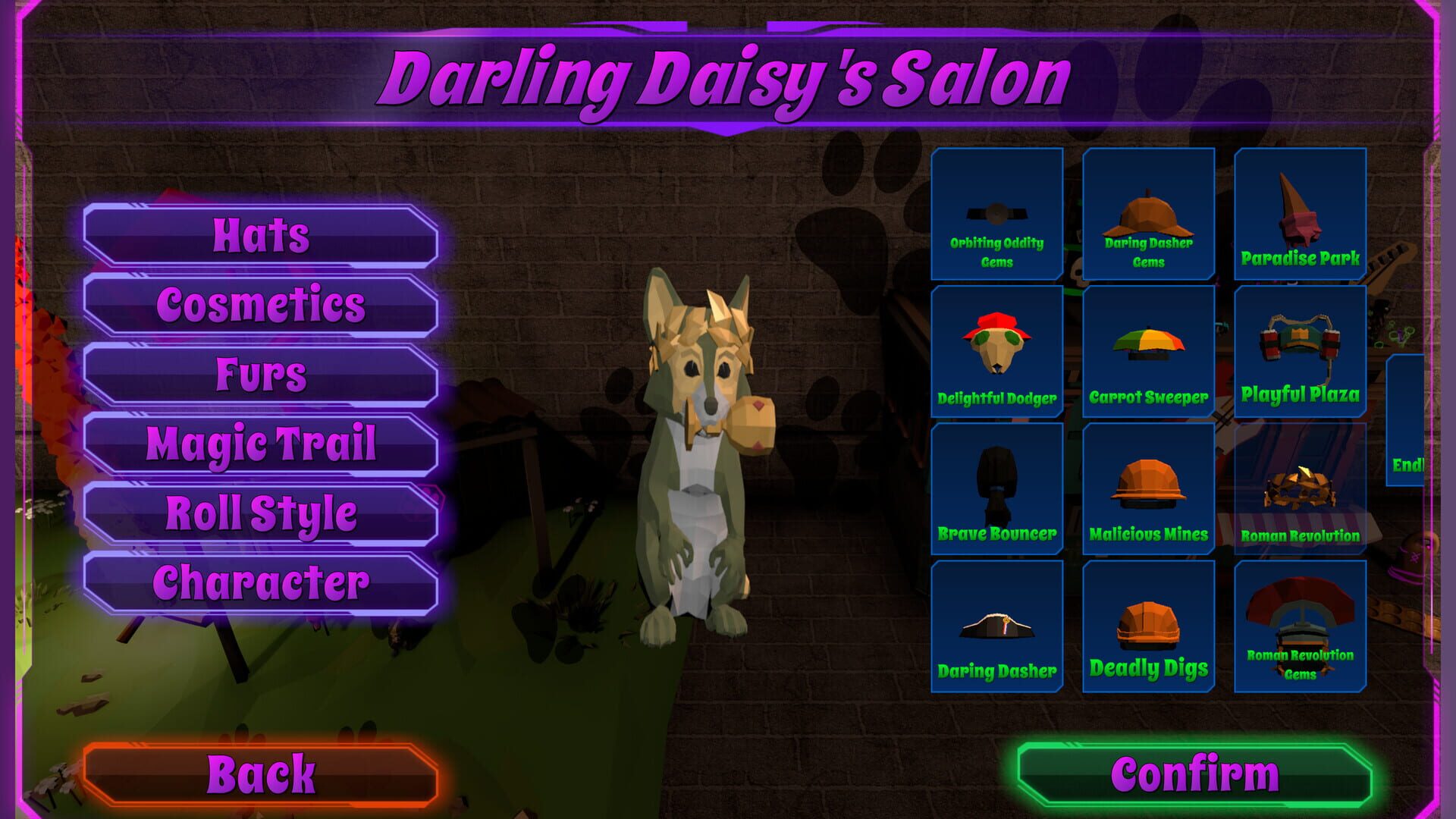Open the Hats category
The width and height of the screenshot is (1456, 819).
point(262,235)
